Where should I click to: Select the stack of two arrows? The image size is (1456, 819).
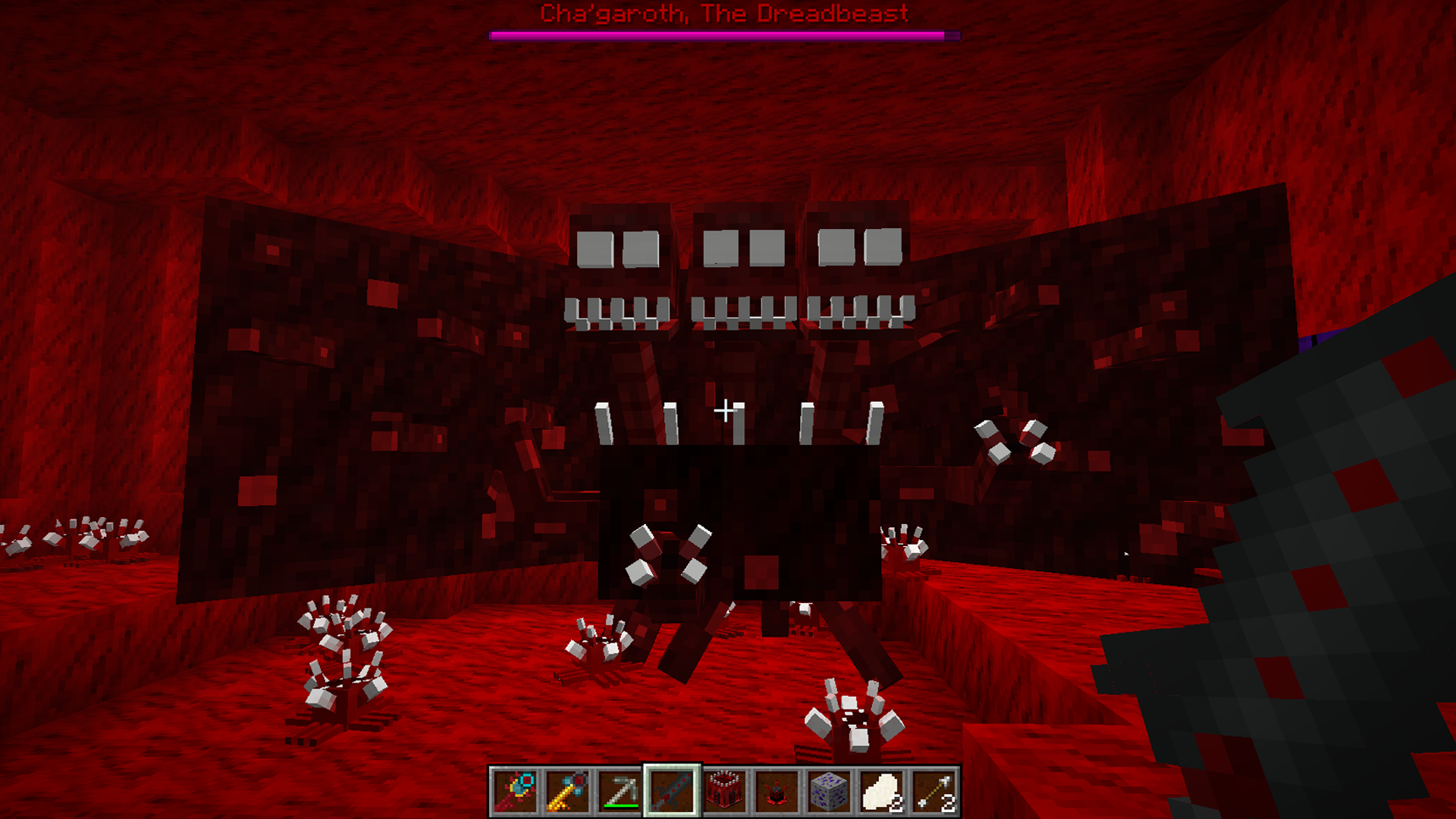pos(935,791)
